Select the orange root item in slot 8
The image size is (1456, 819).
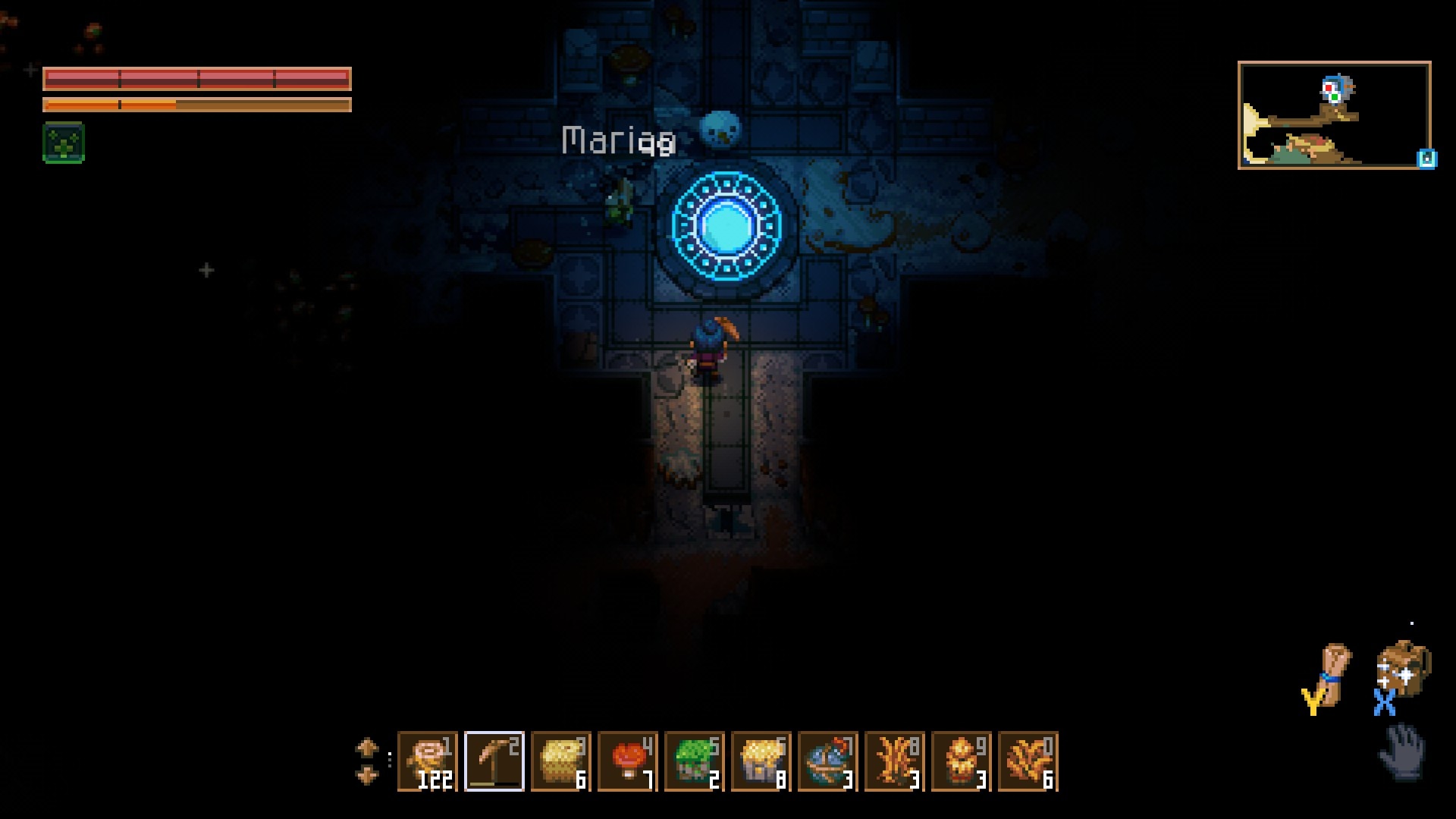pos(894,761)
